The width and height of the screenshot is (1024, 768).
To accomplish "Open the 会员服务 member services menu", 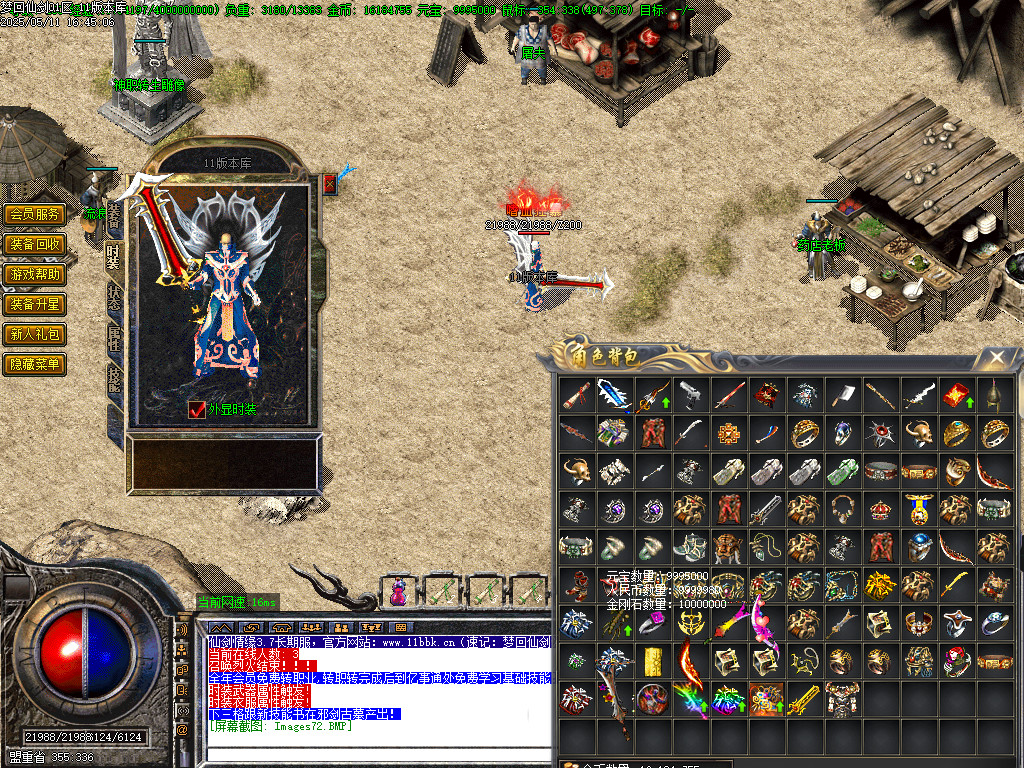I will [x=34, y=214].
